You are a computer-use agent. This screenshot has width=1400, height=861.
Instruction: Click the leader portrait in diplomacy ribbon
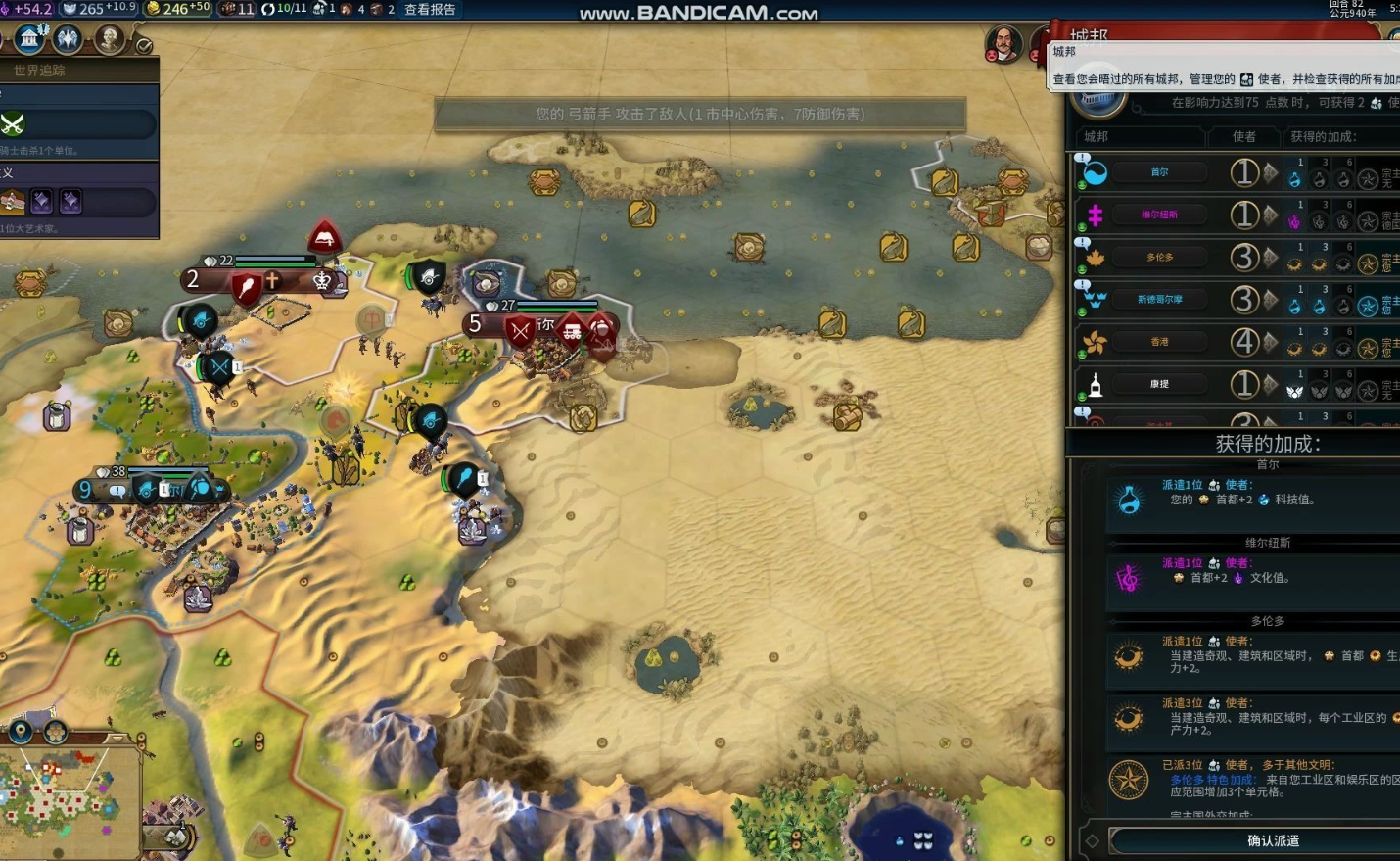tap(1003, 43)
